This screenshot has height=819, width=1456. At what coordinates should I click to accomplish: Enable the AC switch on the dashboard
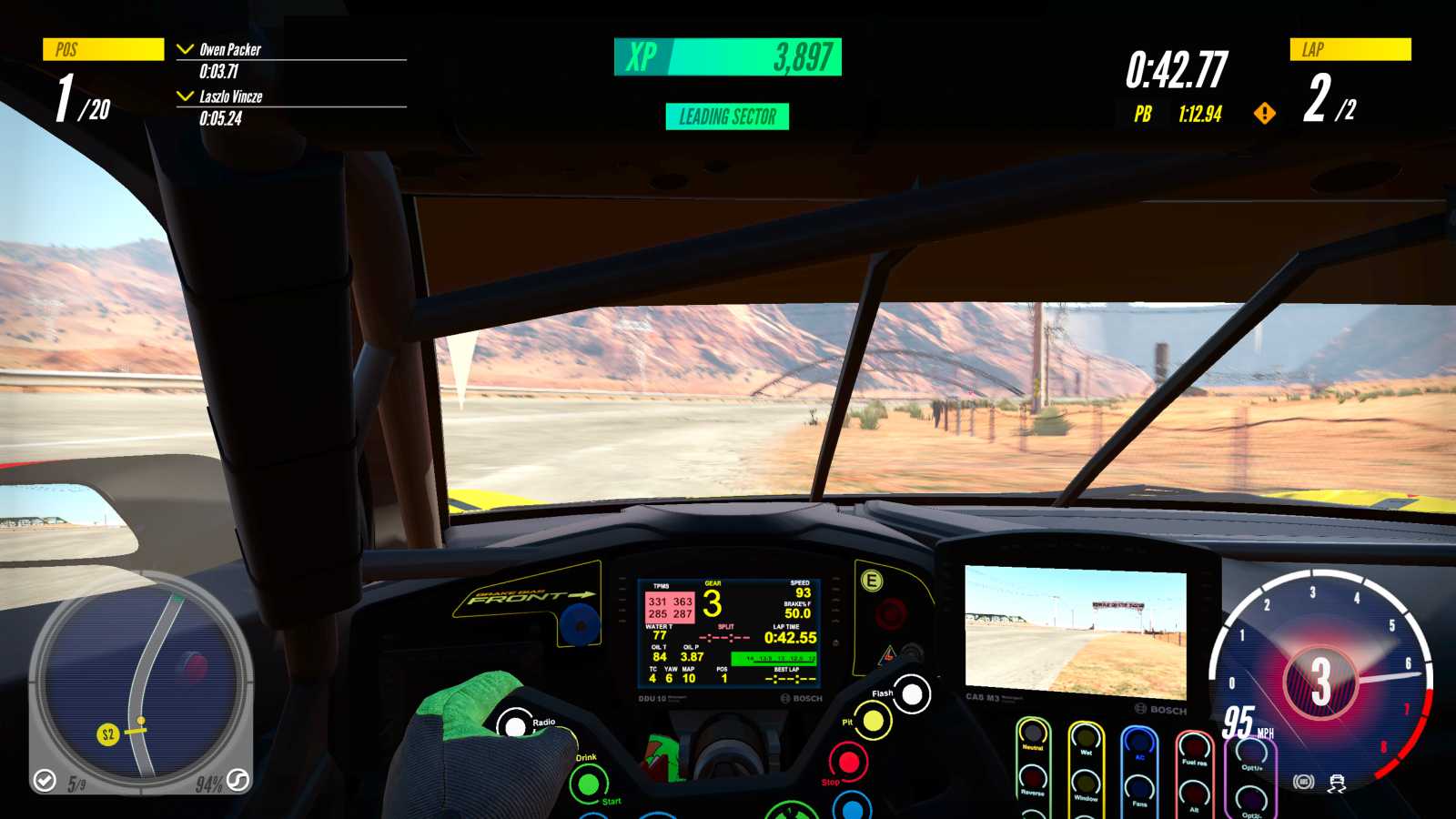(x=1137, y=743)
